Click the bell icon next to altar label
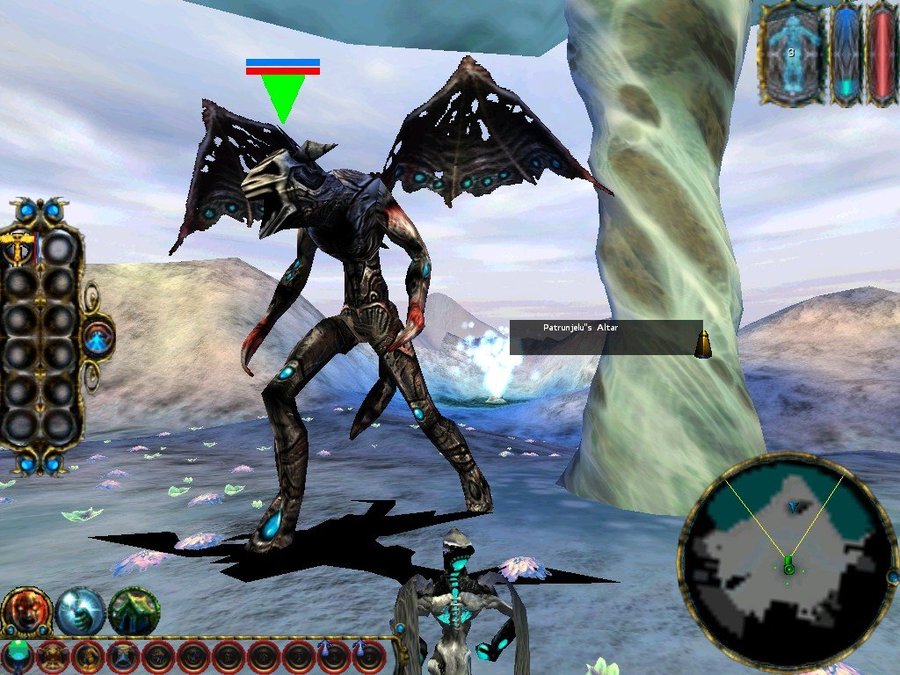The width and height of the screenshot is (900, 675). [x=703, y=343]
